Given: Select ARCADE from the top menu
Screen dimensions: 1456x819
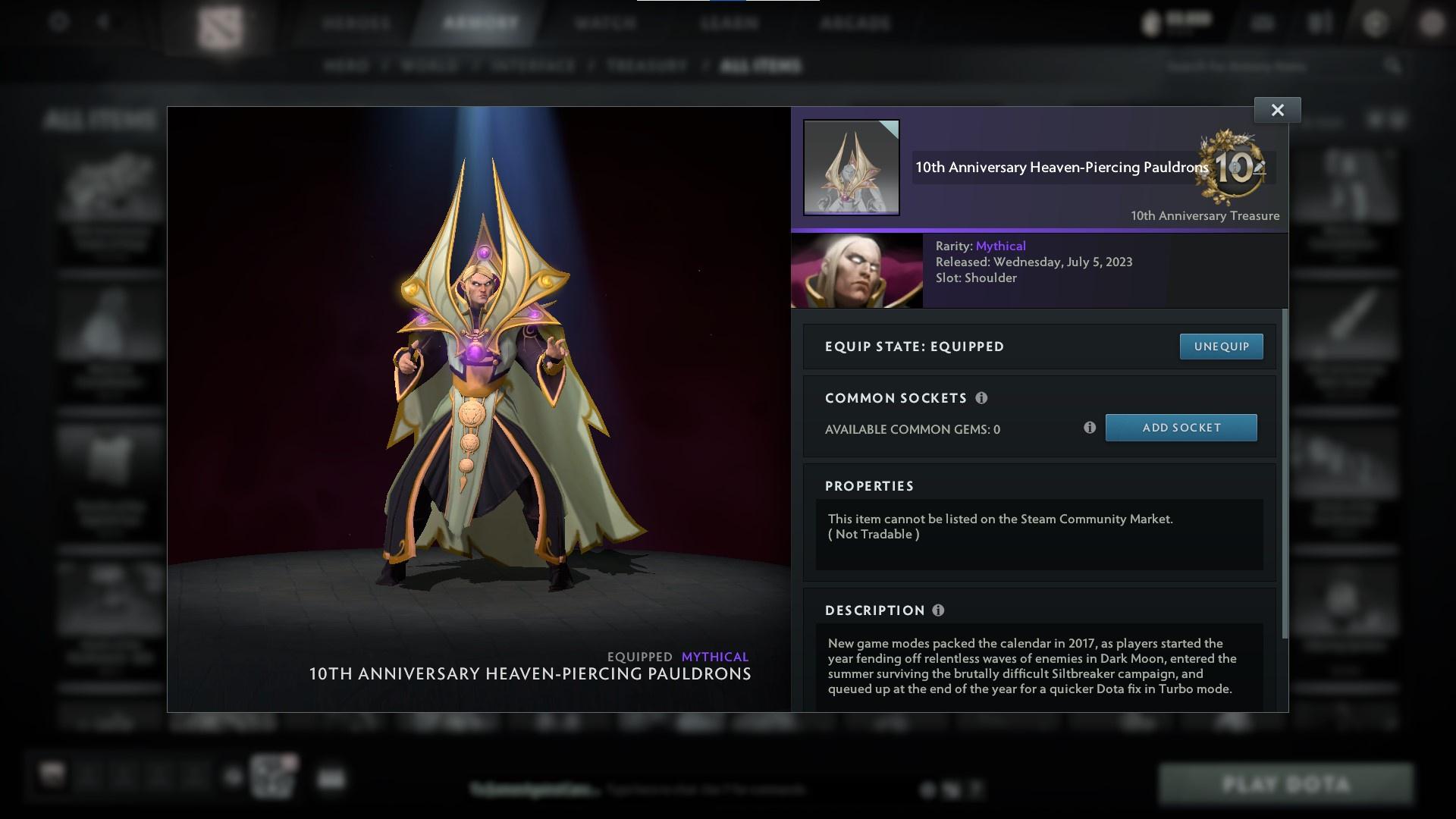Looking at the screenshot, I should click(855, 23).
